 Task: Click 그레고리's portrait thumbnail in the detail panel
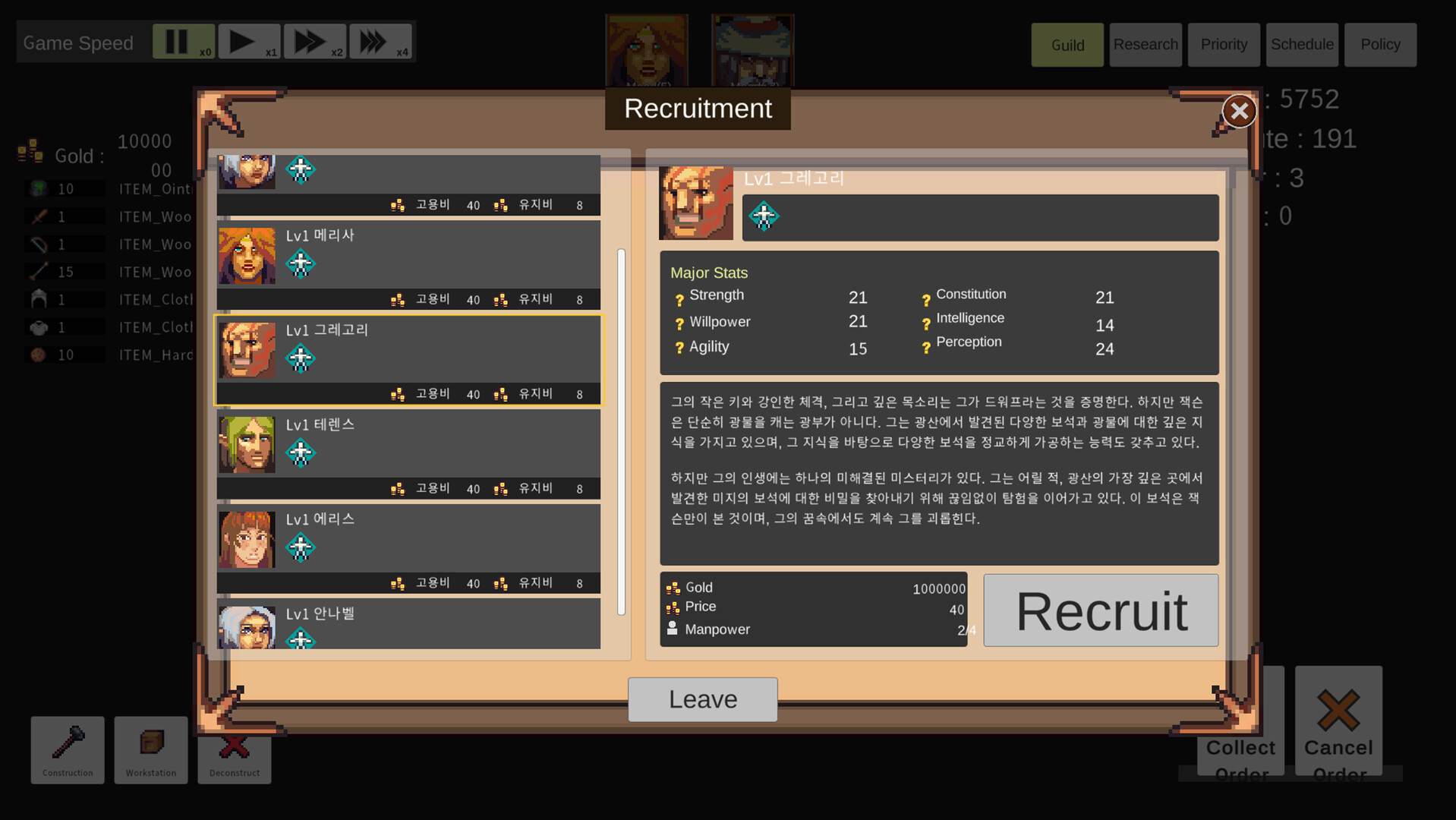[x=695, y=203]
